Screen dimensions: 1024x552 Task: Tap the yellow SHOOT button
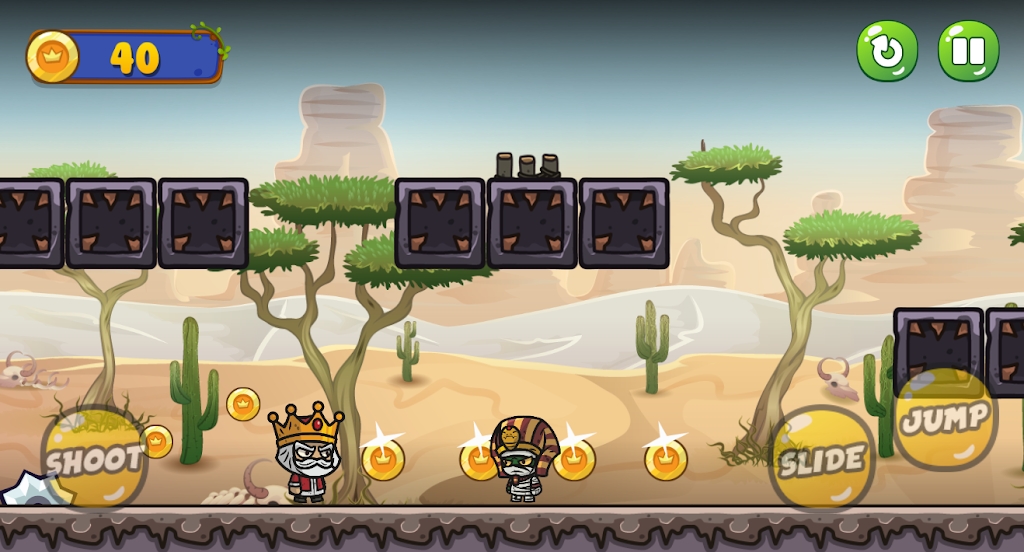(94, 459)
